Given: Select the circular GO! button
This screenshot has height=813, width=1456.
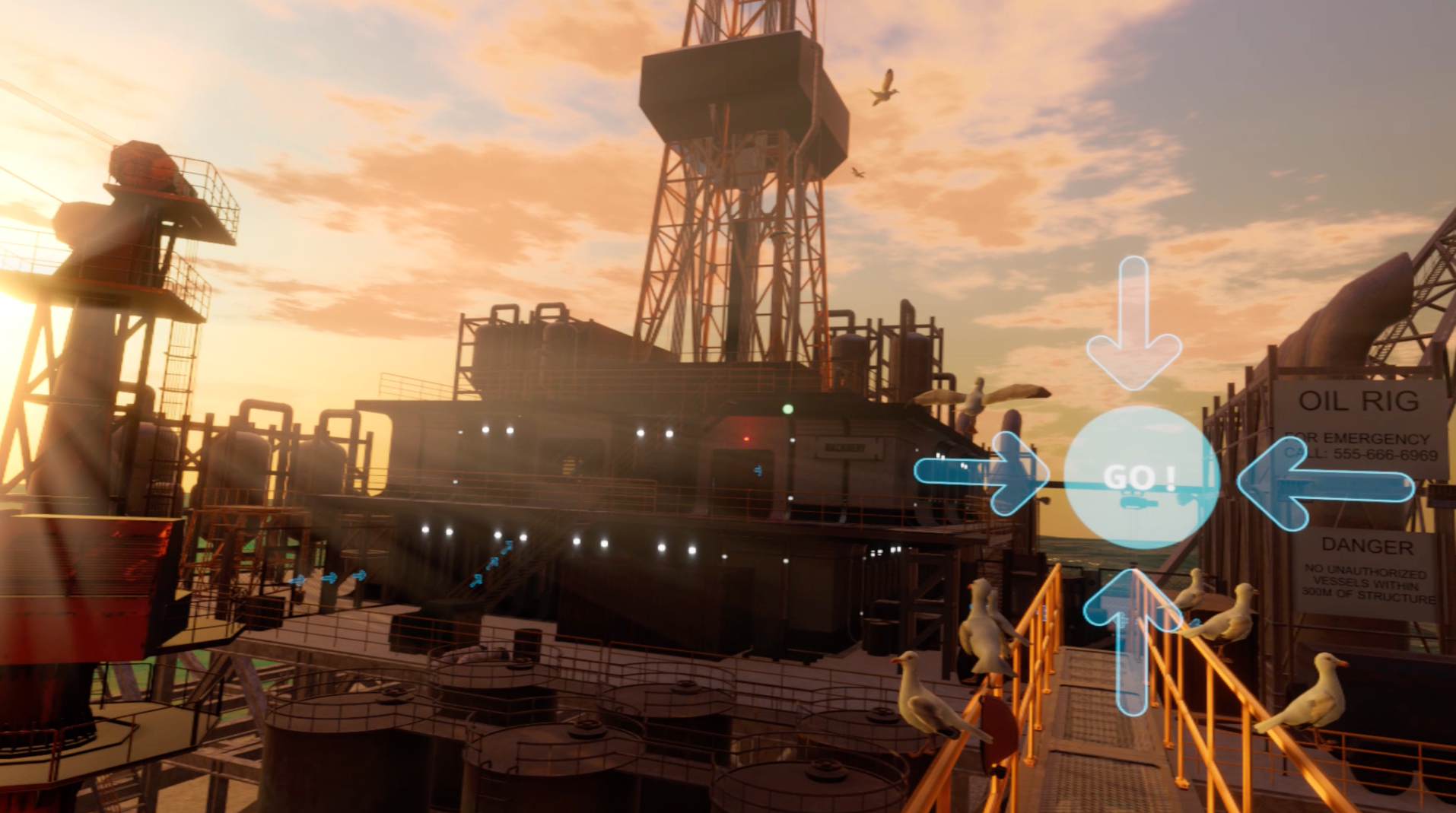Looking at the screenshot, I should 1140,478.
